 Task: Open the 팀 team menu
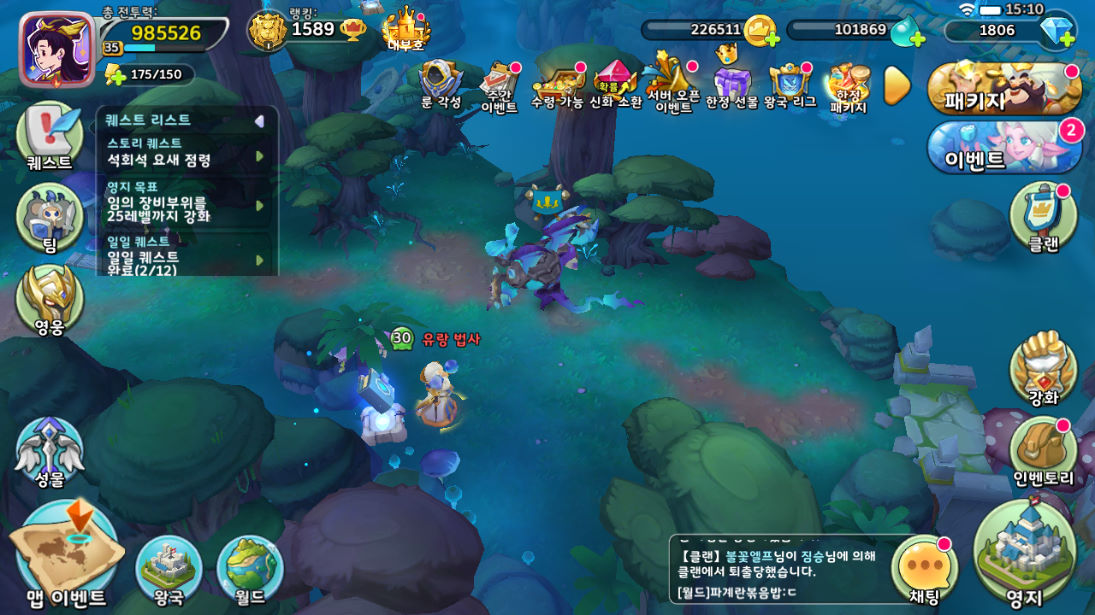(49, 217)
